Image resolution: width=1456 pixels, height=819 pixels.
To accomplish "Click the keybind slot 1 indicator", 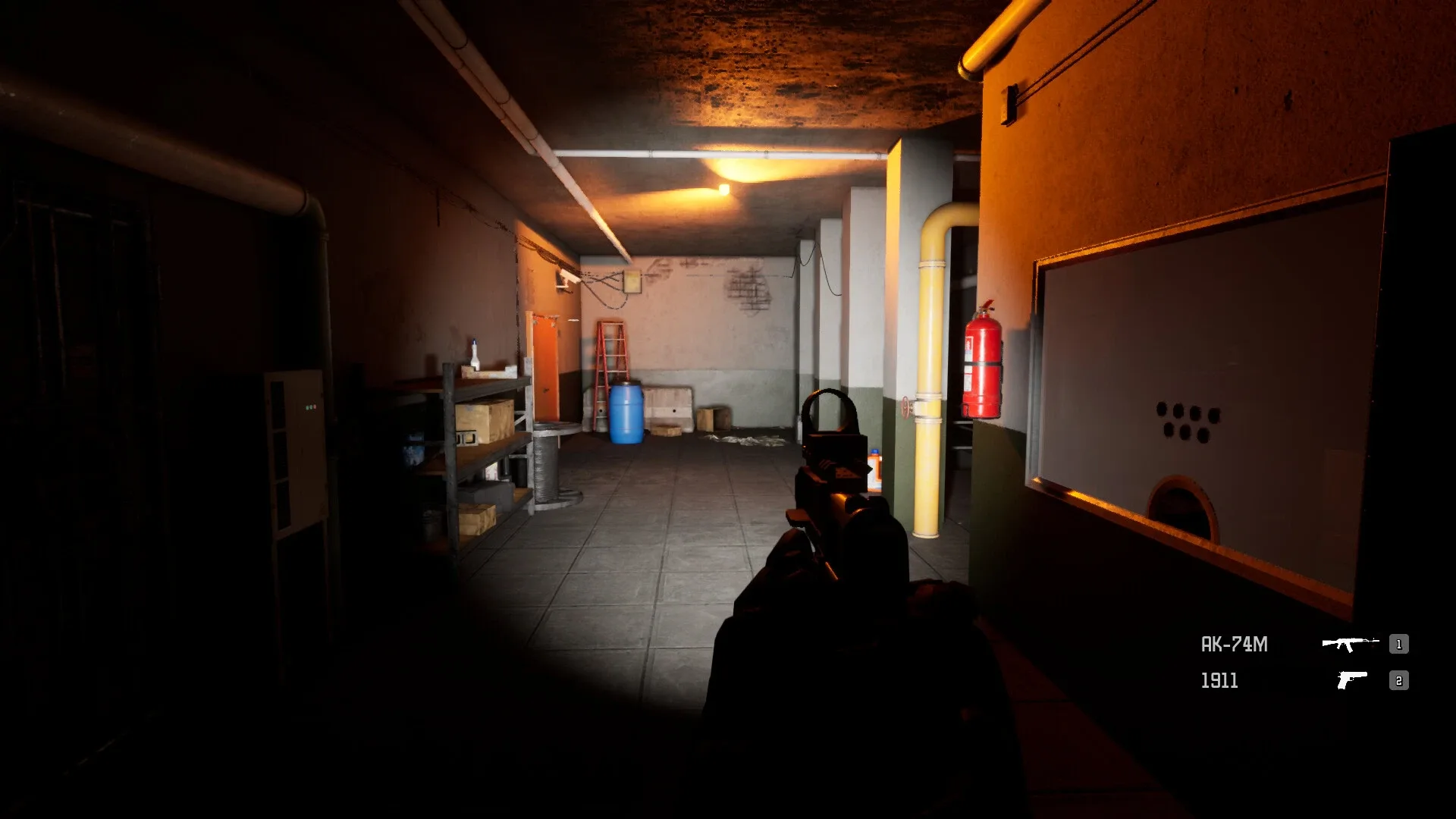I will pos(1398,645).
